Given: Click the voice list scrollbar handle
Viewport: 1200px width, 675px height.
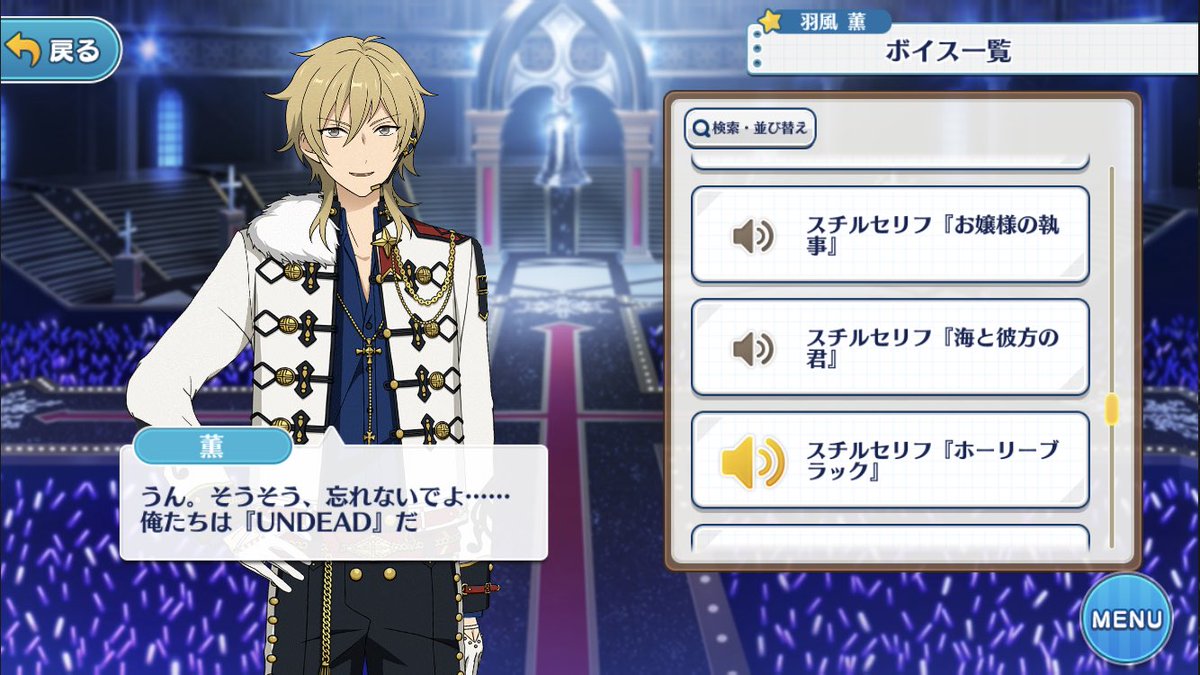Looking at the screenshot, I should (x=1110, y=409).
